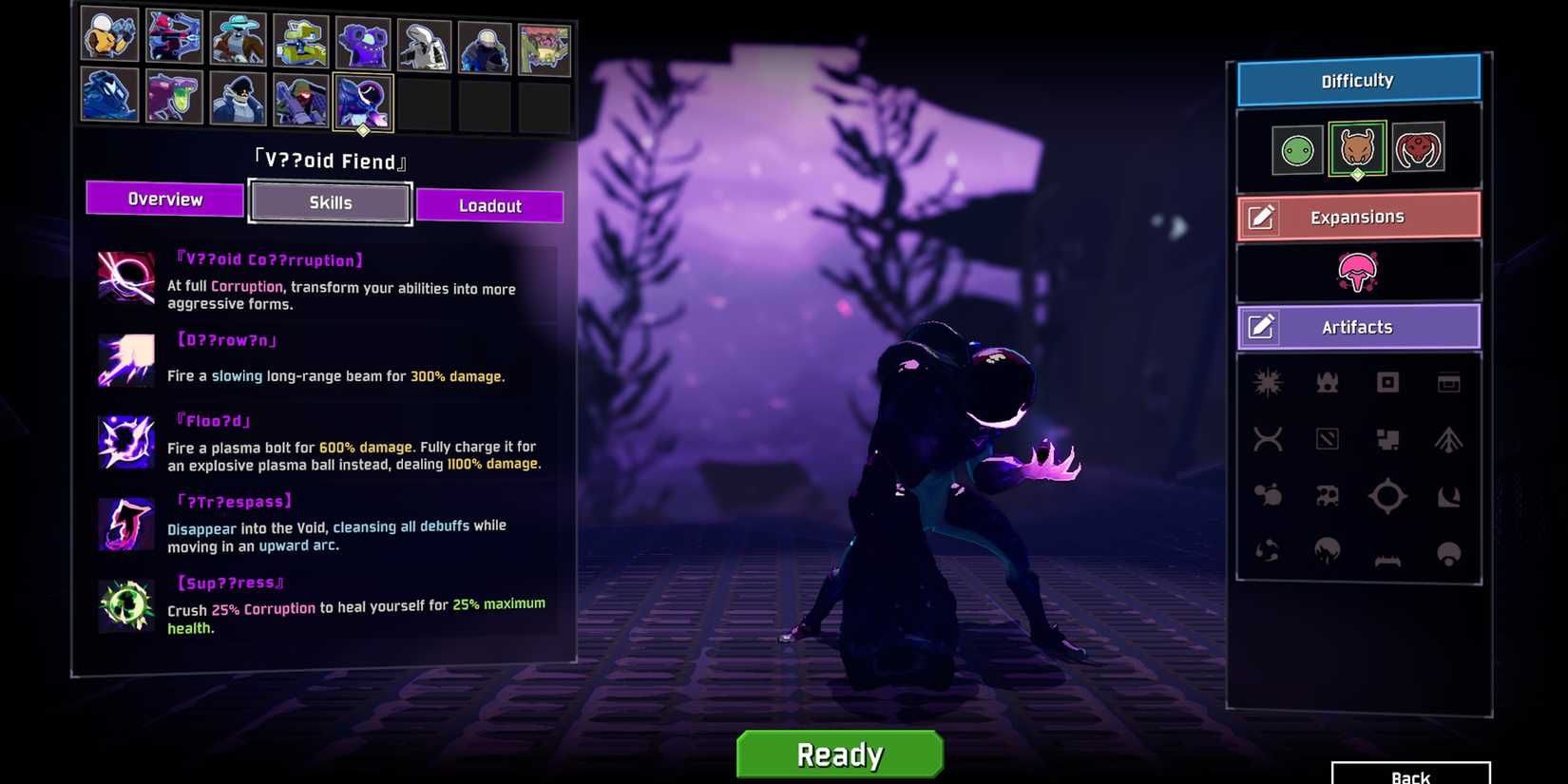The width and height of the screenshot is (1568, 784).
Task: Select the Trespass skill icon
Action: [x=125, y=524]
